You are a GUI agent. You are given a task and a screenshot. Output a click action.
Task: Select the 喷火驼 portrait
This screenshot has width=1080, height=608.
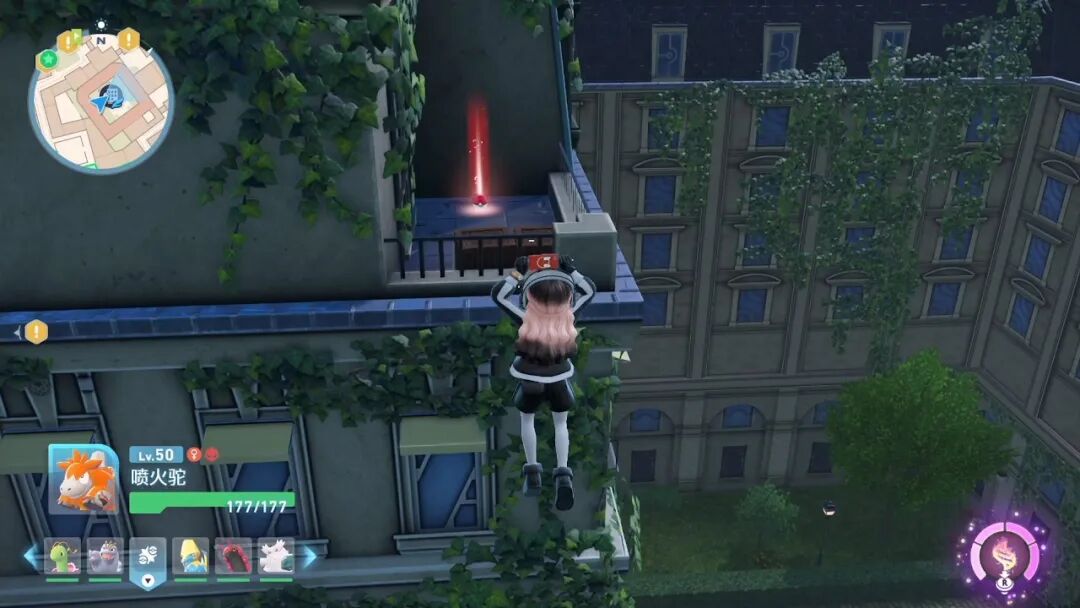(83, 479)
